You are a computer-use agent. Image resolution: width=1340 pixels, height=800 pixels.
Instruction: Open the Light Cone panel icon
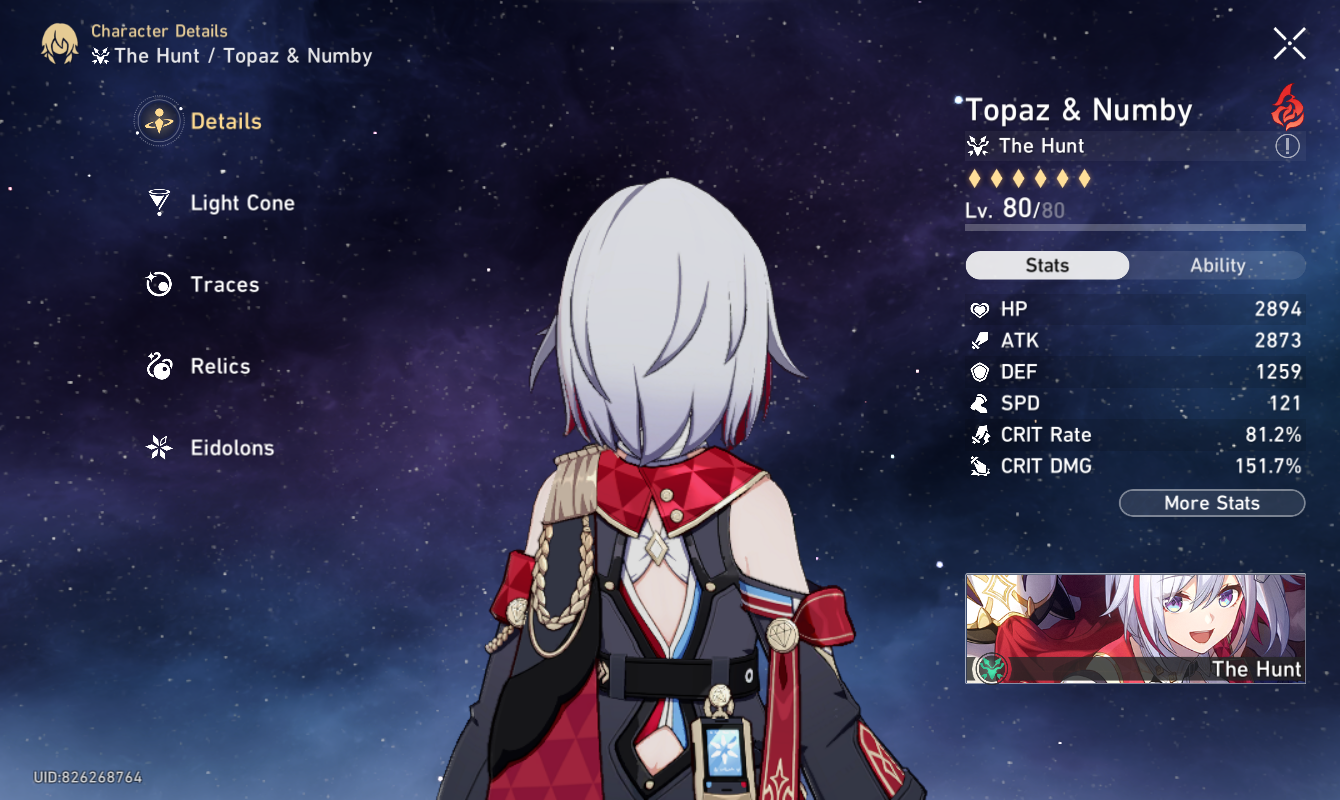point(157,202)
